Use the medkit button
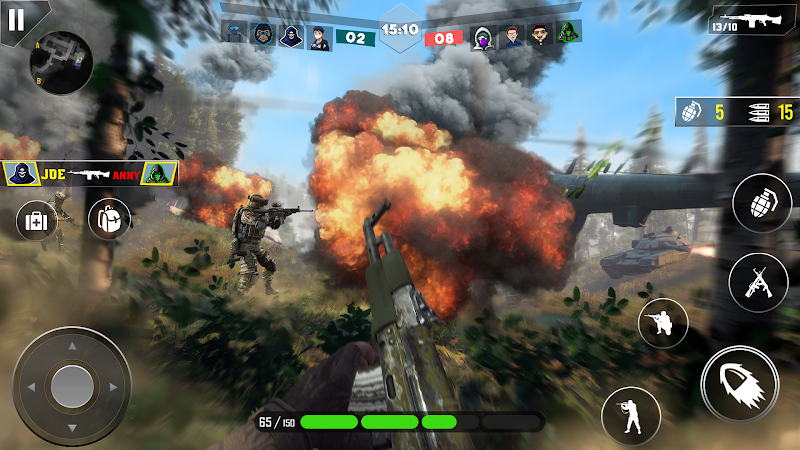The image size is (800, 450). (x=37, y=220)
